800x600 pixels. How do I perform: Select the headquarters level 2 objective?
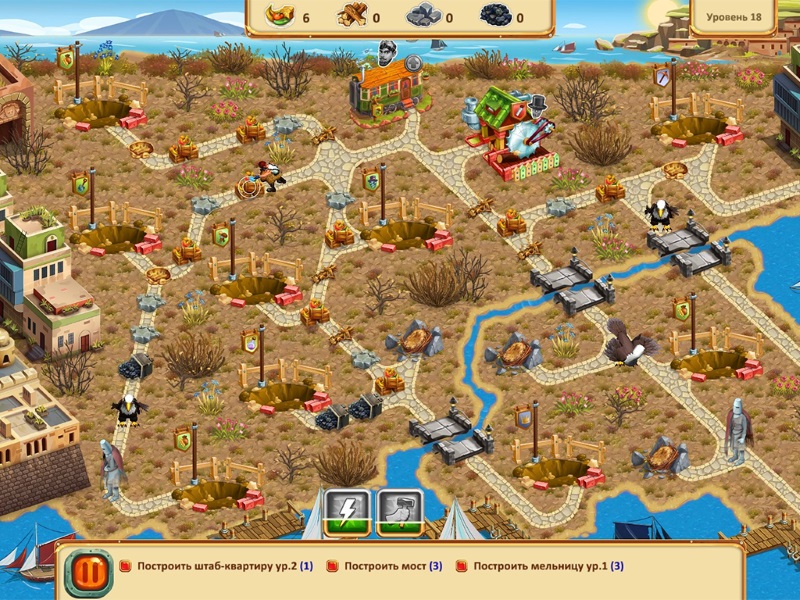click(224, 566)
